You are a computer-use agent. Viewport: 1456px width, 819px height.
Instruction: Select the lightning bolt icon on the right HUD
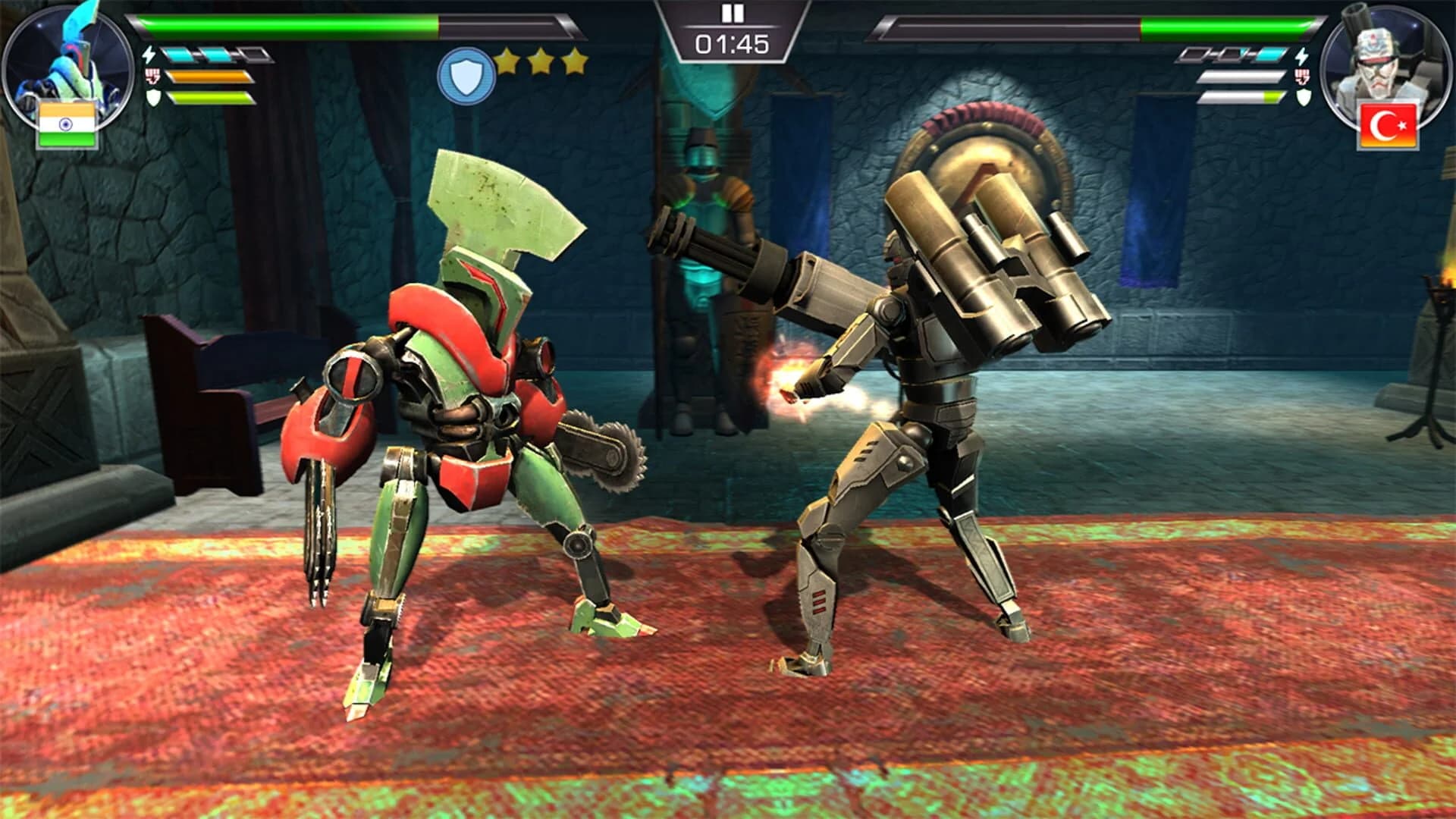click(1301, 56)
